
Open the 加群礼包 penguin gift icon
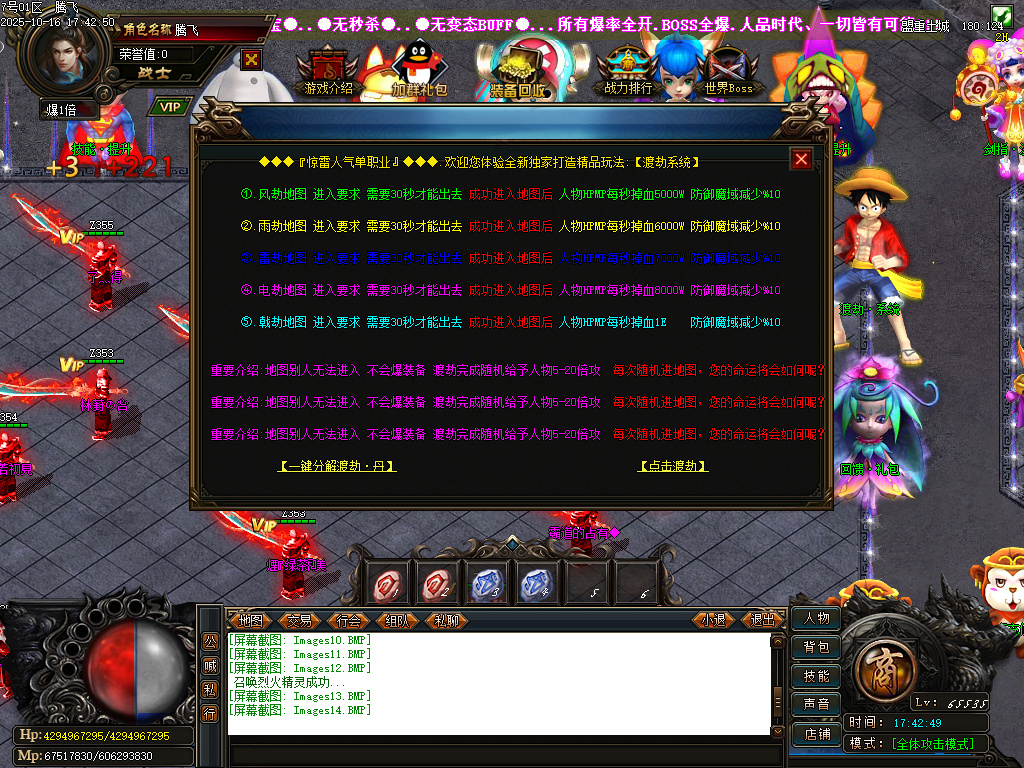(x=419, y=74)
